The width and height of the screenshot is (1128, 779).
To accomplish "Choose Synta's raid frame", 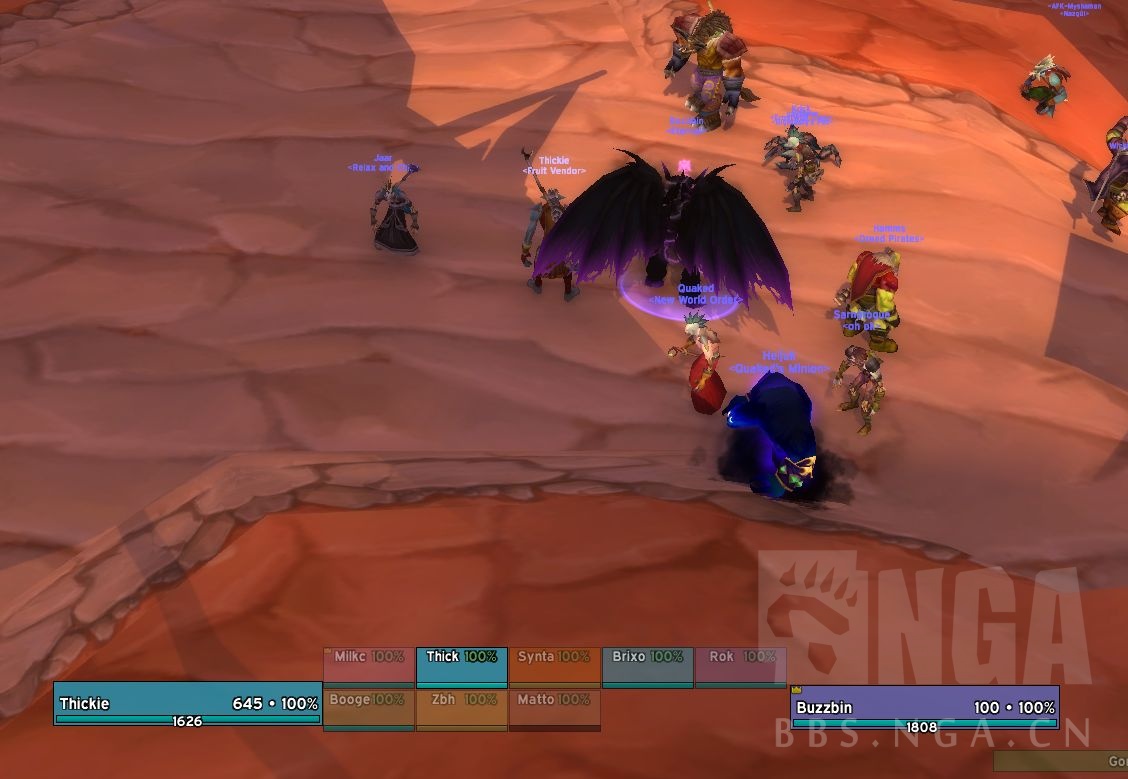I will click(554, 667).
